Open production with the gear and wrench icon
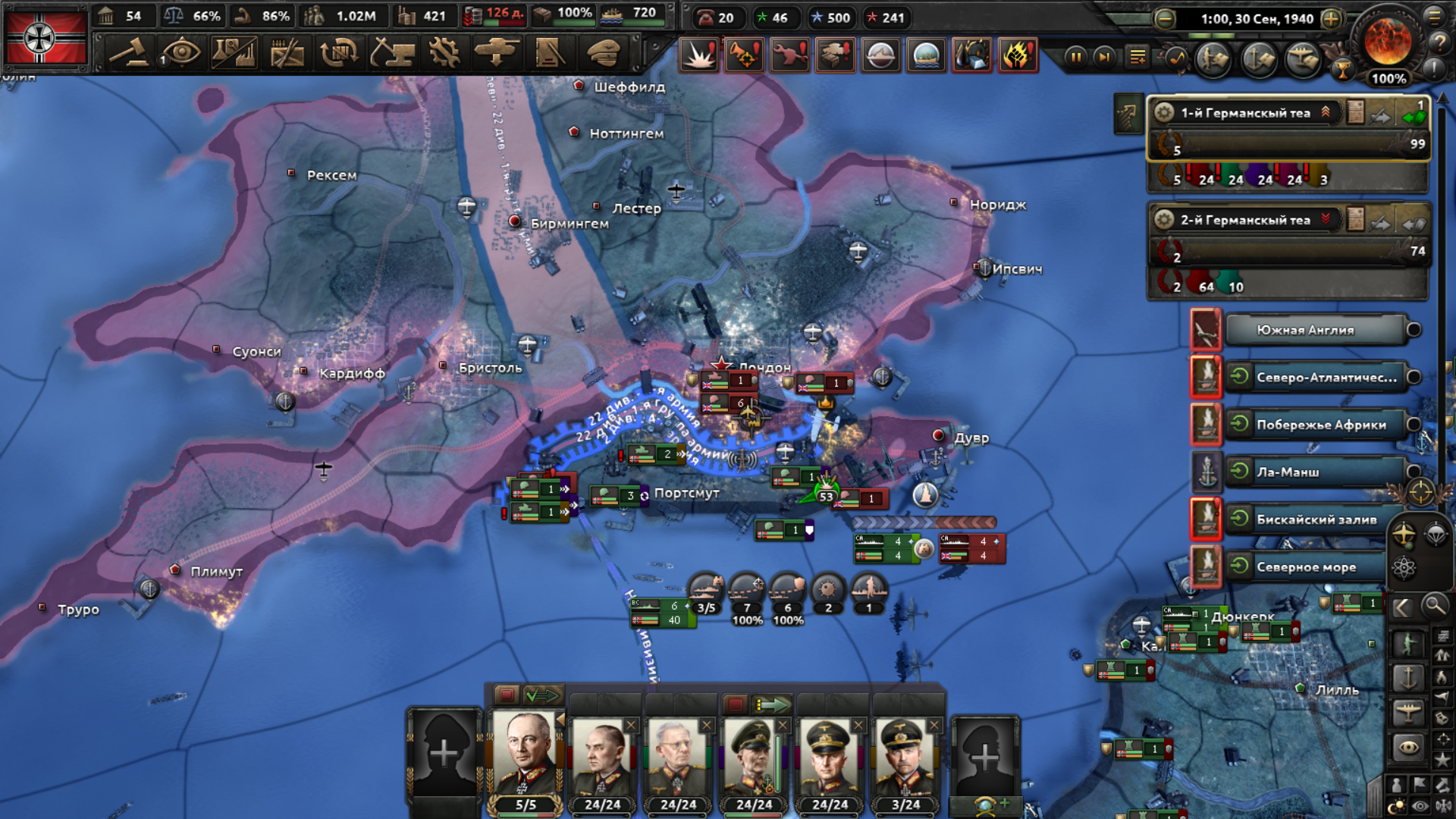The width and height of the screenshot is (1456, 819). pyautogui.click(x=444, y=53)
